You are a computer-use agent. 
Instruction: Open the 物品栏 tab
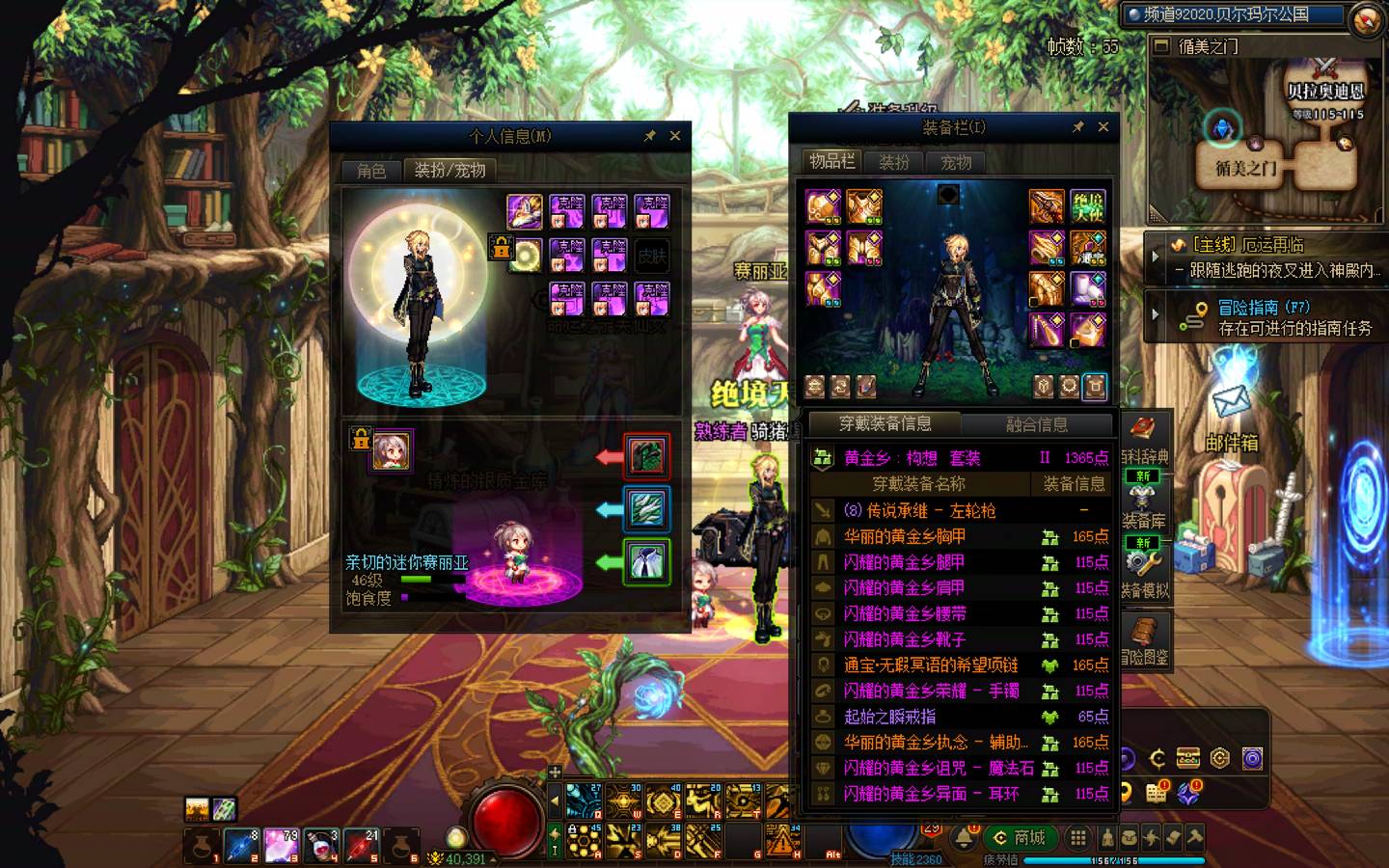click(831, 161)
